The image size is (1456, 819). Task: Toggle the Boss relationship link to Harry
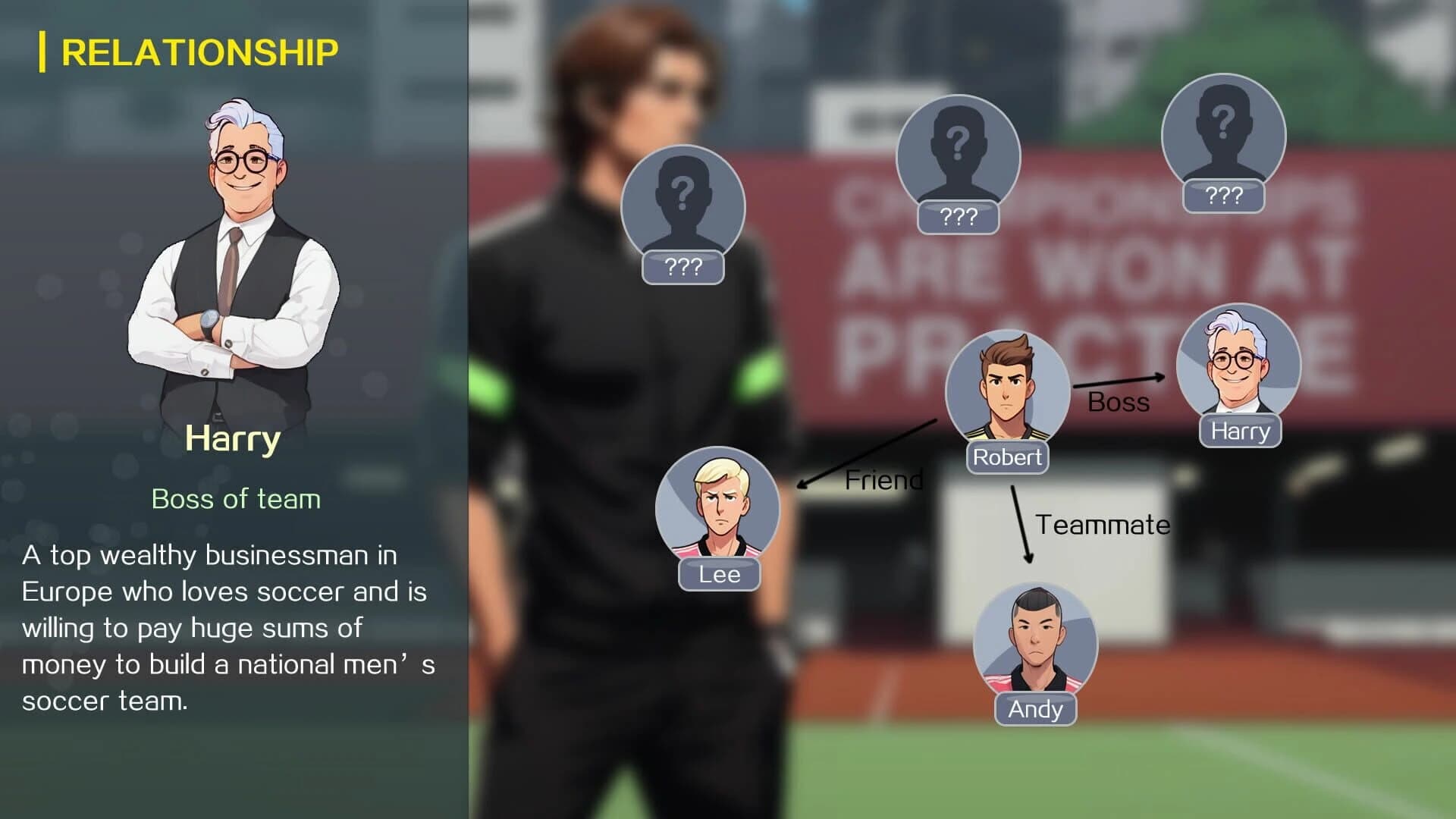point(1119,403)
